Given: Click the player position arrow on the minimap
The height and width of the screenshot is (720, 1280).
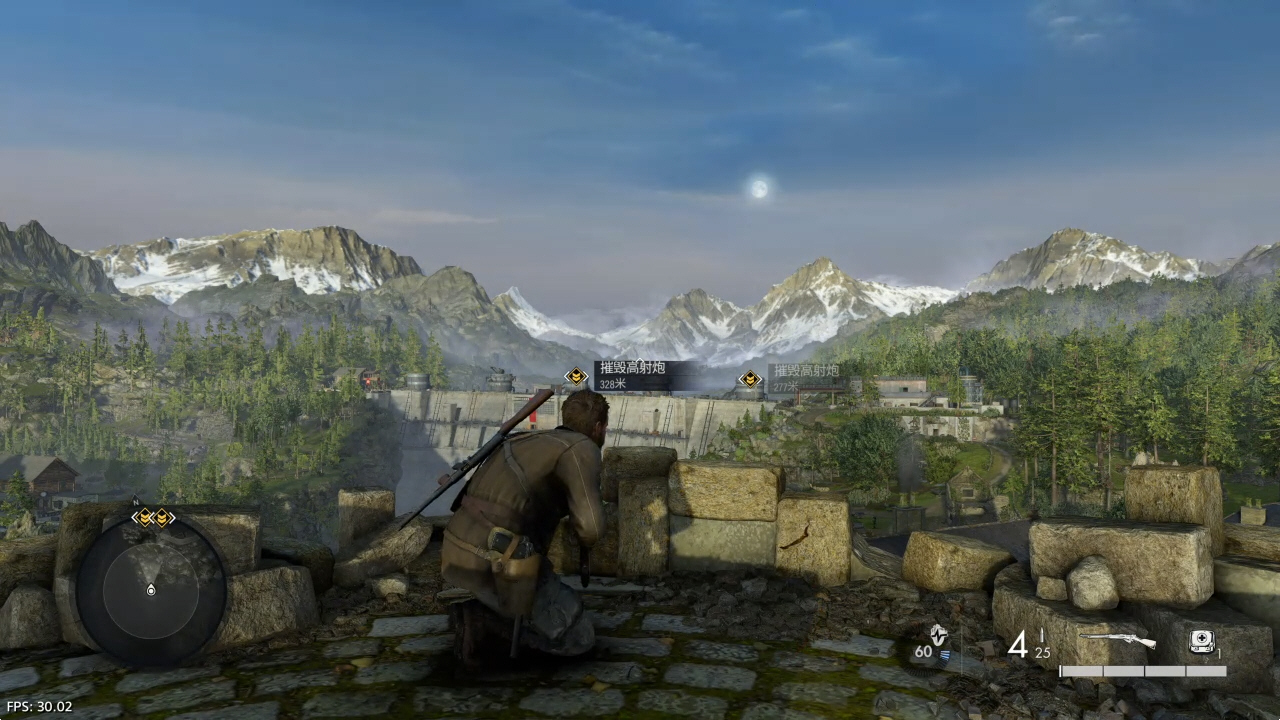Looking at the screenshot, I should point(150,590).
